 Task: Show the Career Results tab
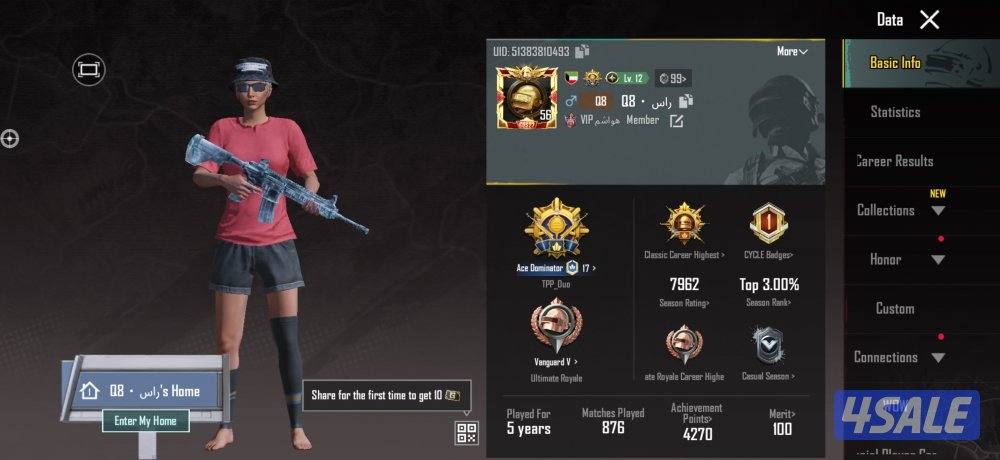click(x=895, y=161)
